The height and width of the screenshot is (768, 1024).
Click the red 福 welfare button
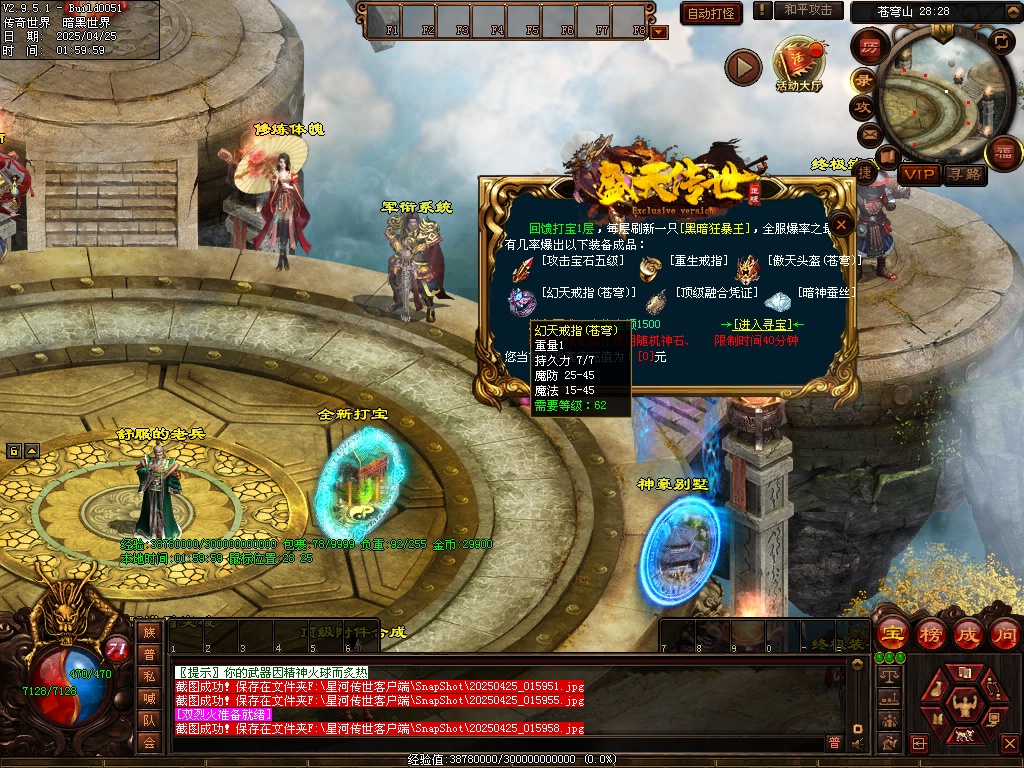pyautogui.click(x=1003, y=152)
